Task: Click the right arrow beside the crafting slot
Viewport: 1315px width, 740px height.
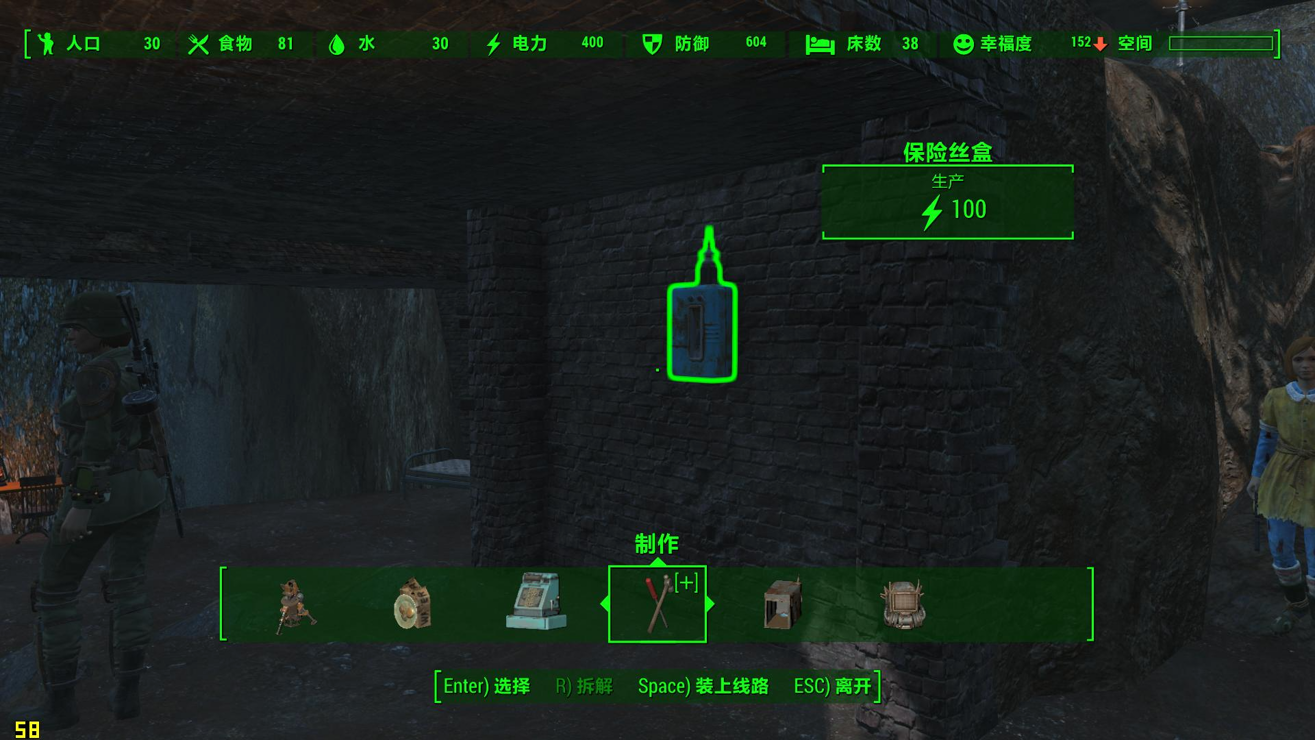Action: [710, 604]
